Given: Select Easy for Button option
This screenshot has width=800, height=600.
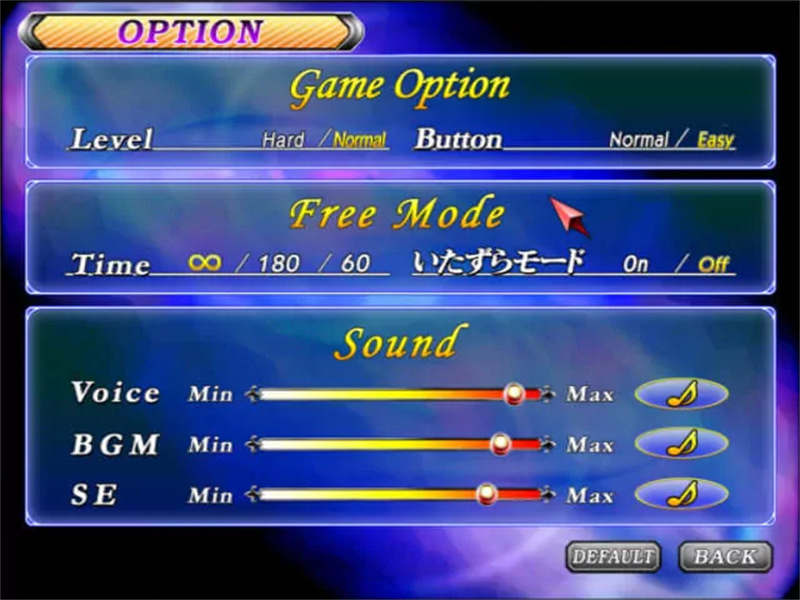Looking at the screenshot, I should coord(715,140).
